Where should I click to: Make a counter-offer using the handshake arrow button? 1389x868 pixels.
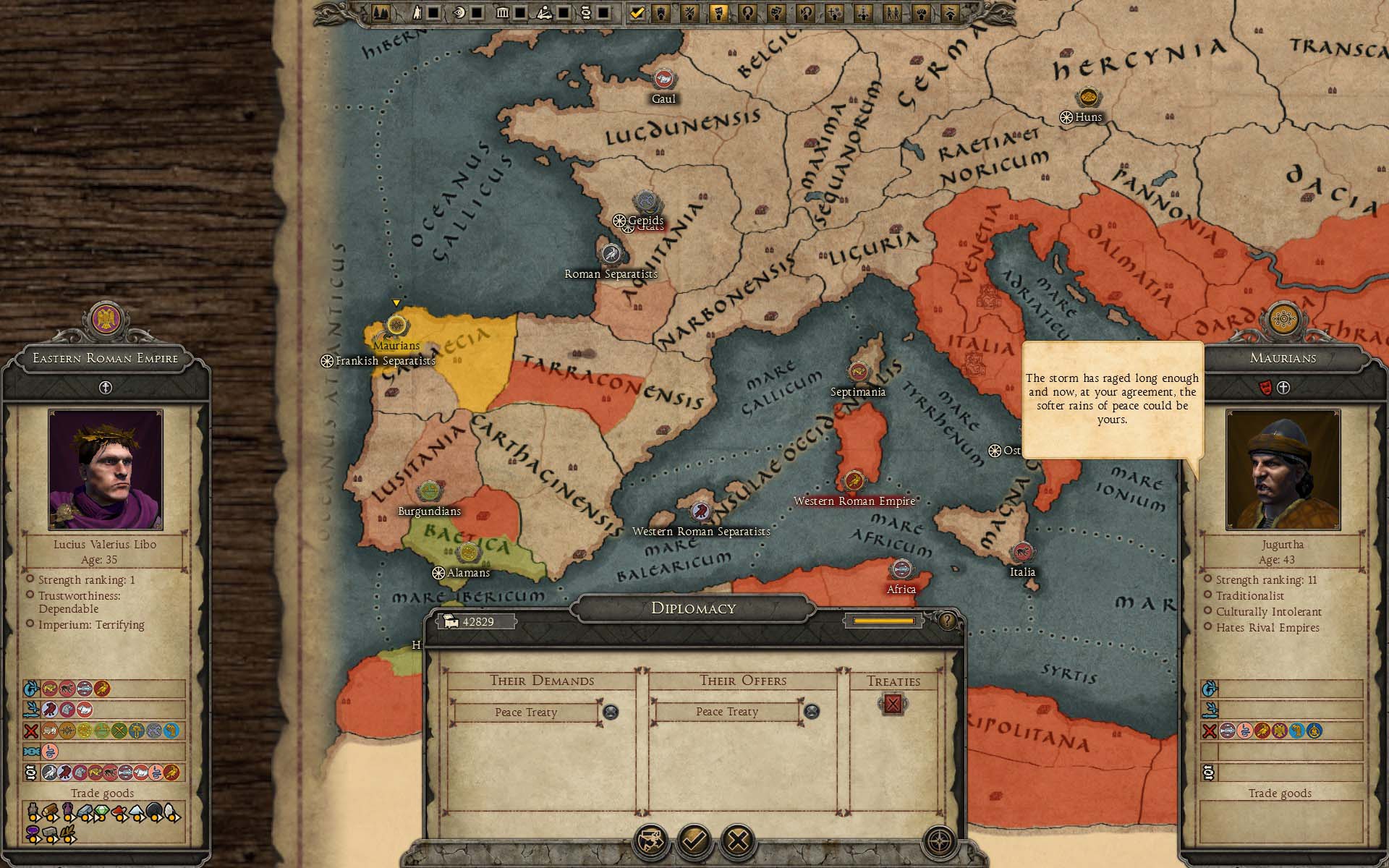pos(650,841)
